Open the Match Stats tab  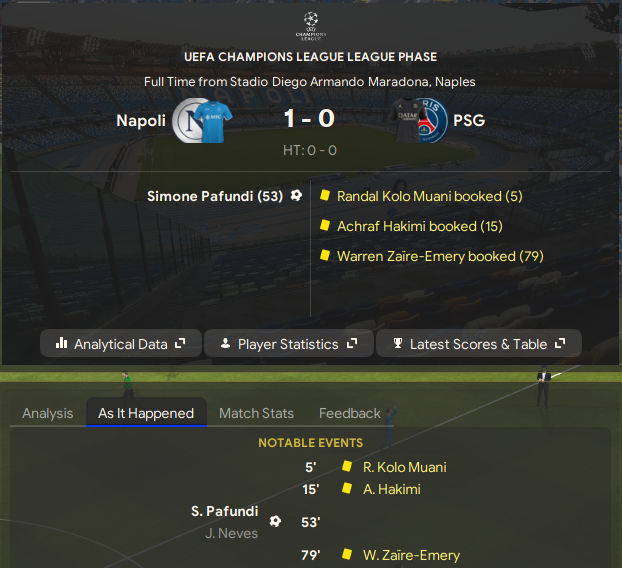[257, 413]
